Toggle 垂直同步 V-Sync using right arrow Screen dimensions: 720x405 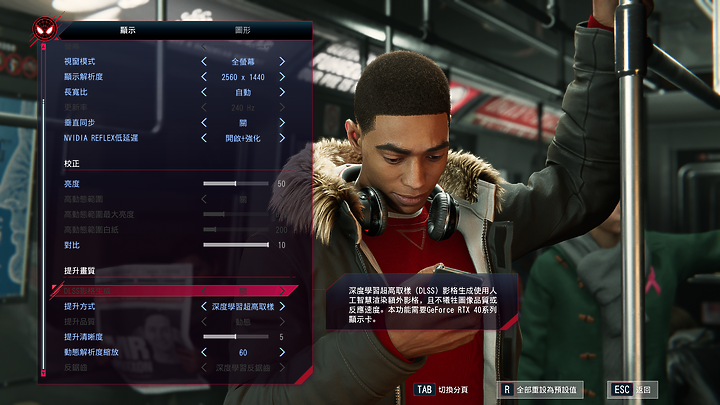(282, 121)
